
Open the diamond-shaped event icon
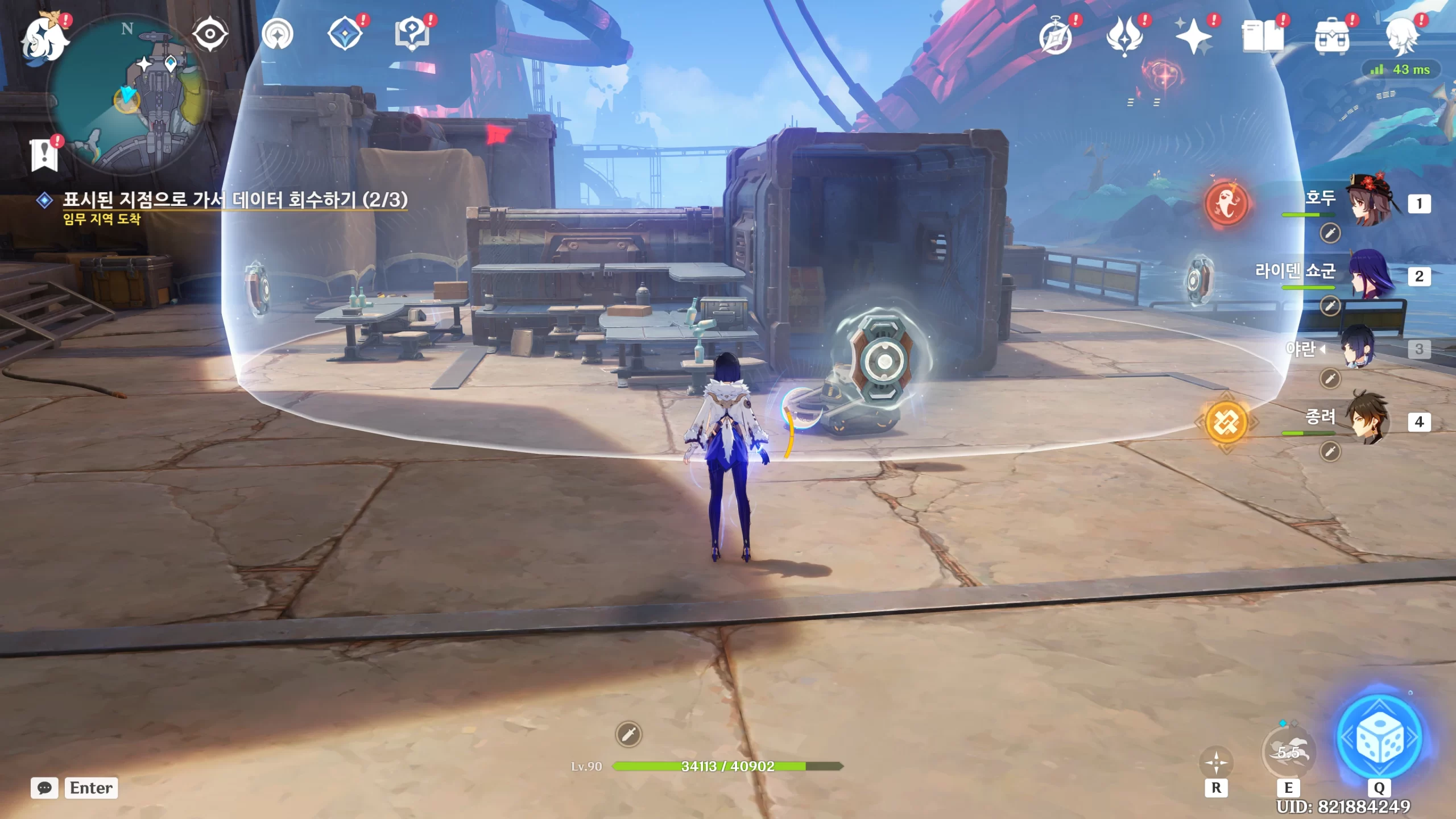pos(345,34)
